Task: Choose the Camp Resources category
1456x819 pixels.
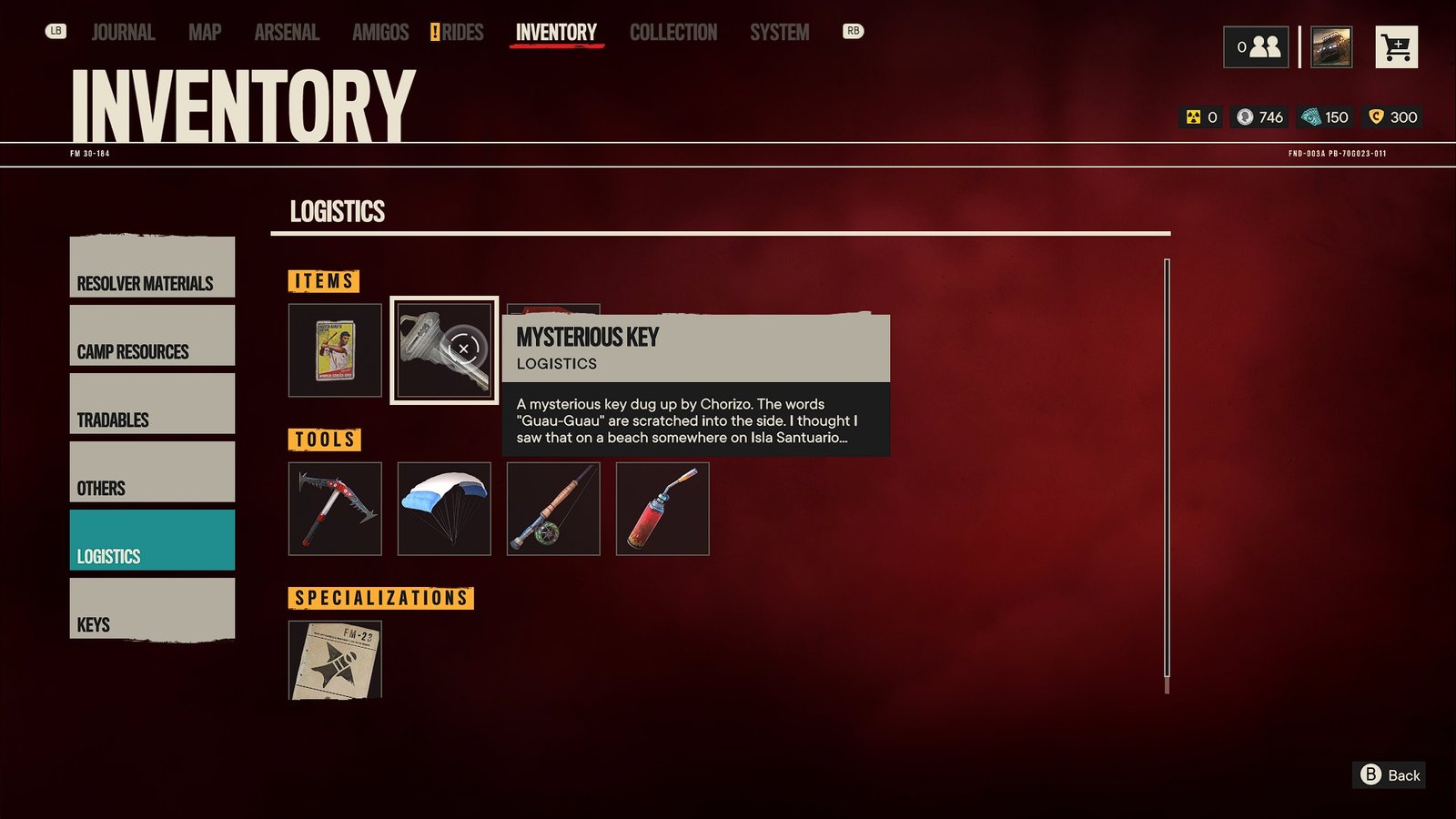Action: tap(152, 336)
